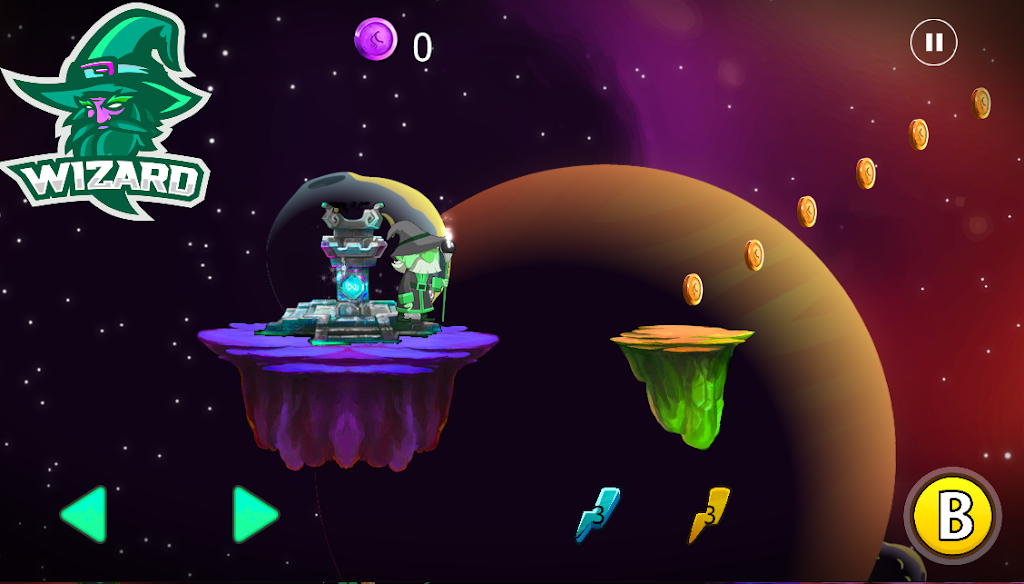Tap the right arrow move button
The height and width of the screenshot is (584, 1024).
click(x=255, y=515)
